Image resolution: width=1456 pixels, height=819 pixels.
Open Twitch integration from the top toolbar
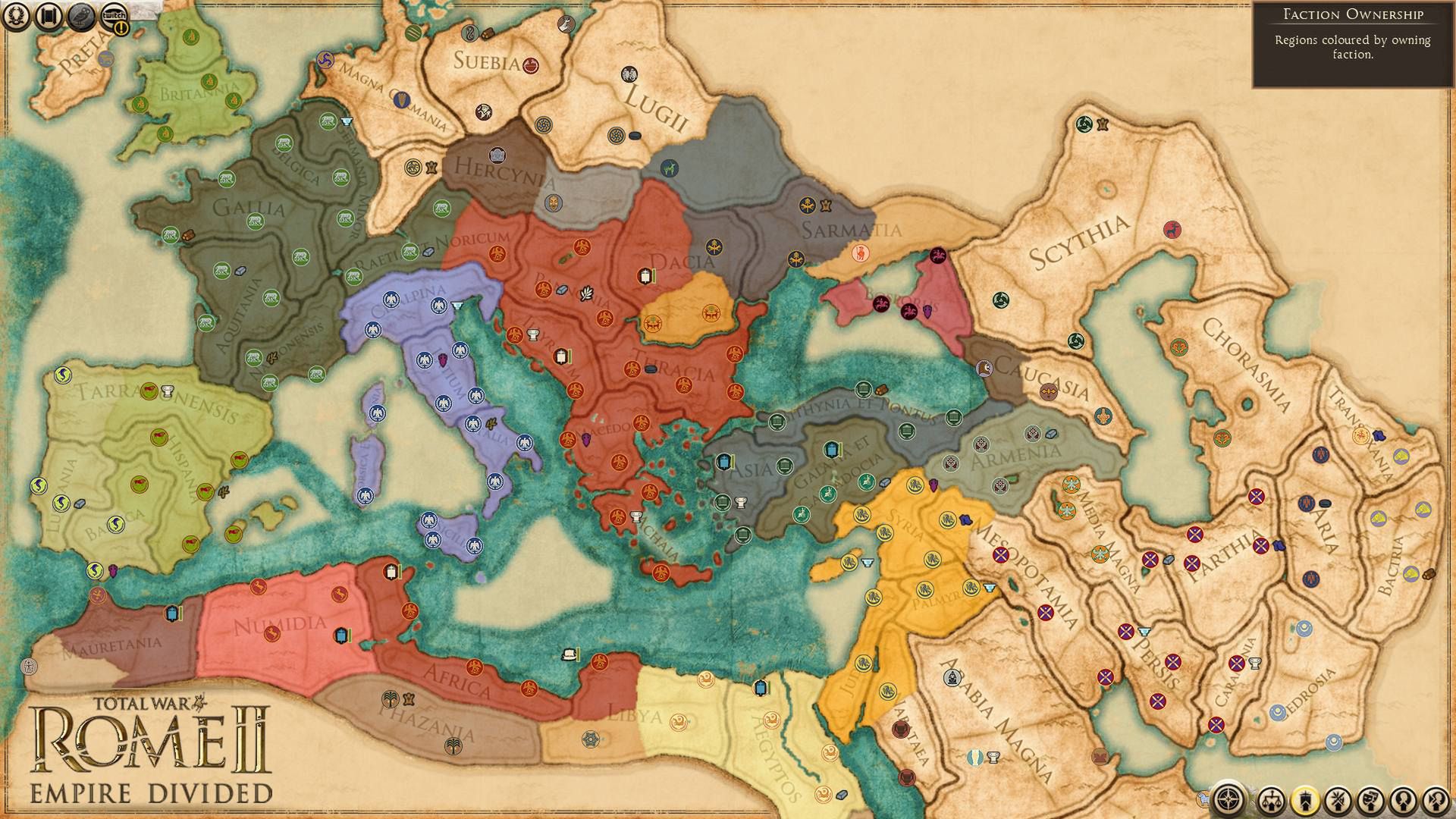(114, 15)
